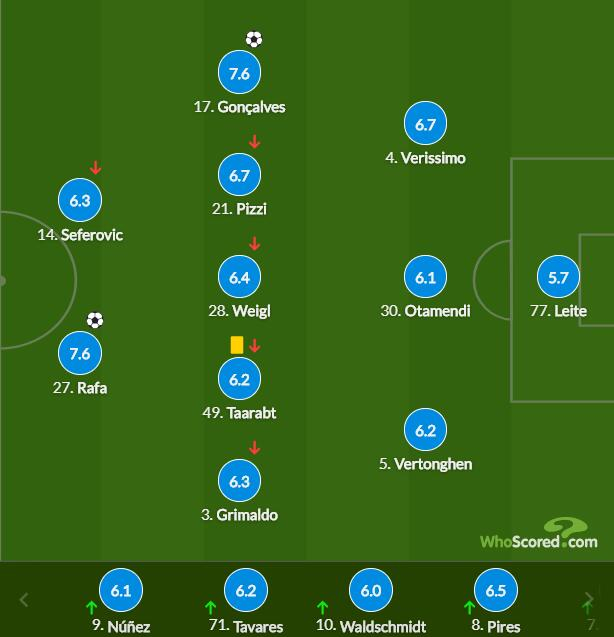This screenshot has width=614, height=637.
Task: Show Verissimo's player details
Action: coord(425,125)
